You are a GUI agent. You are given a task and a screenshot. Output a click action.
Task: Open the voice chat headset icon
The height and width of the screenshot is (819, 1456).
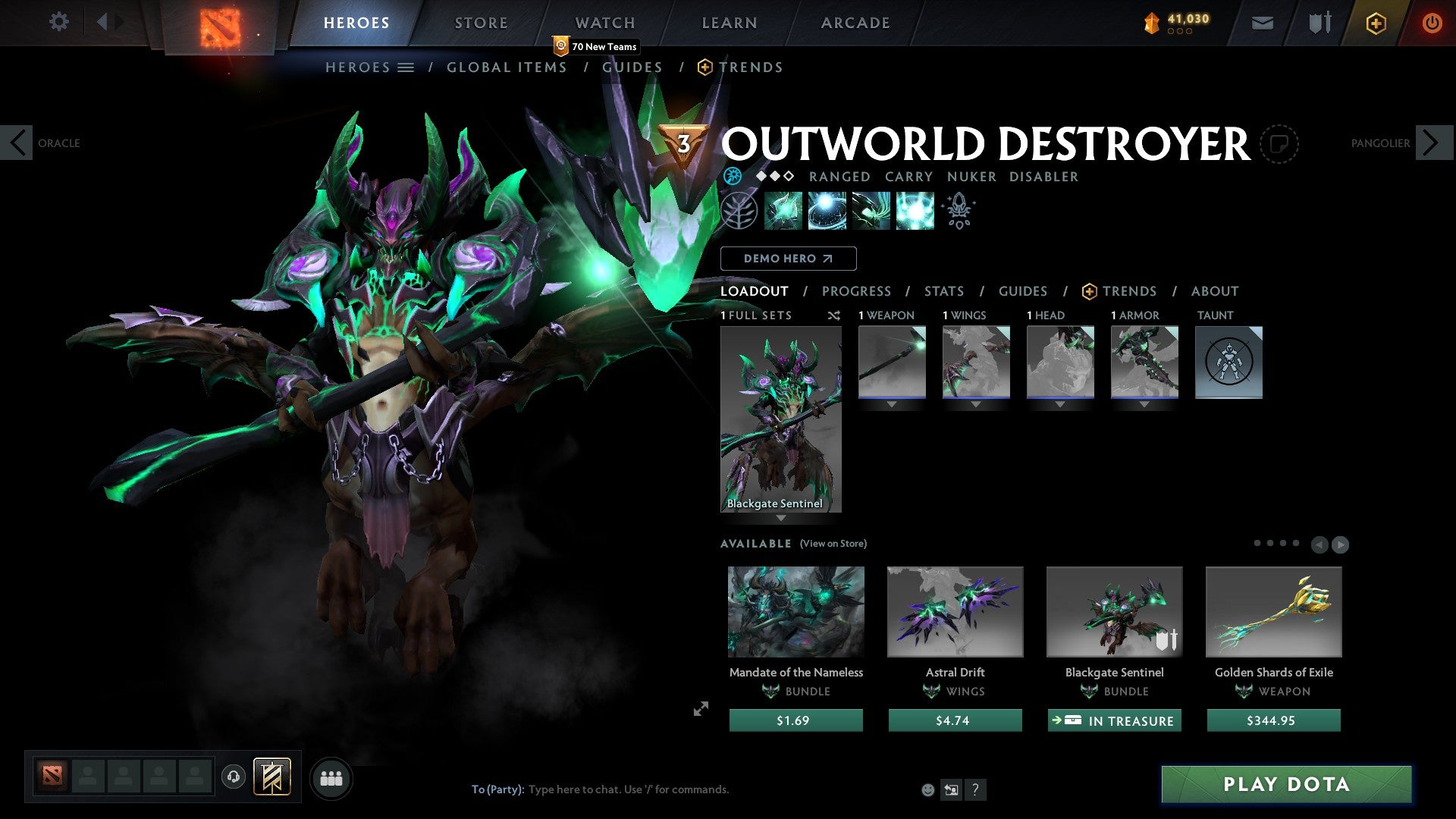[x=233, y=777]
